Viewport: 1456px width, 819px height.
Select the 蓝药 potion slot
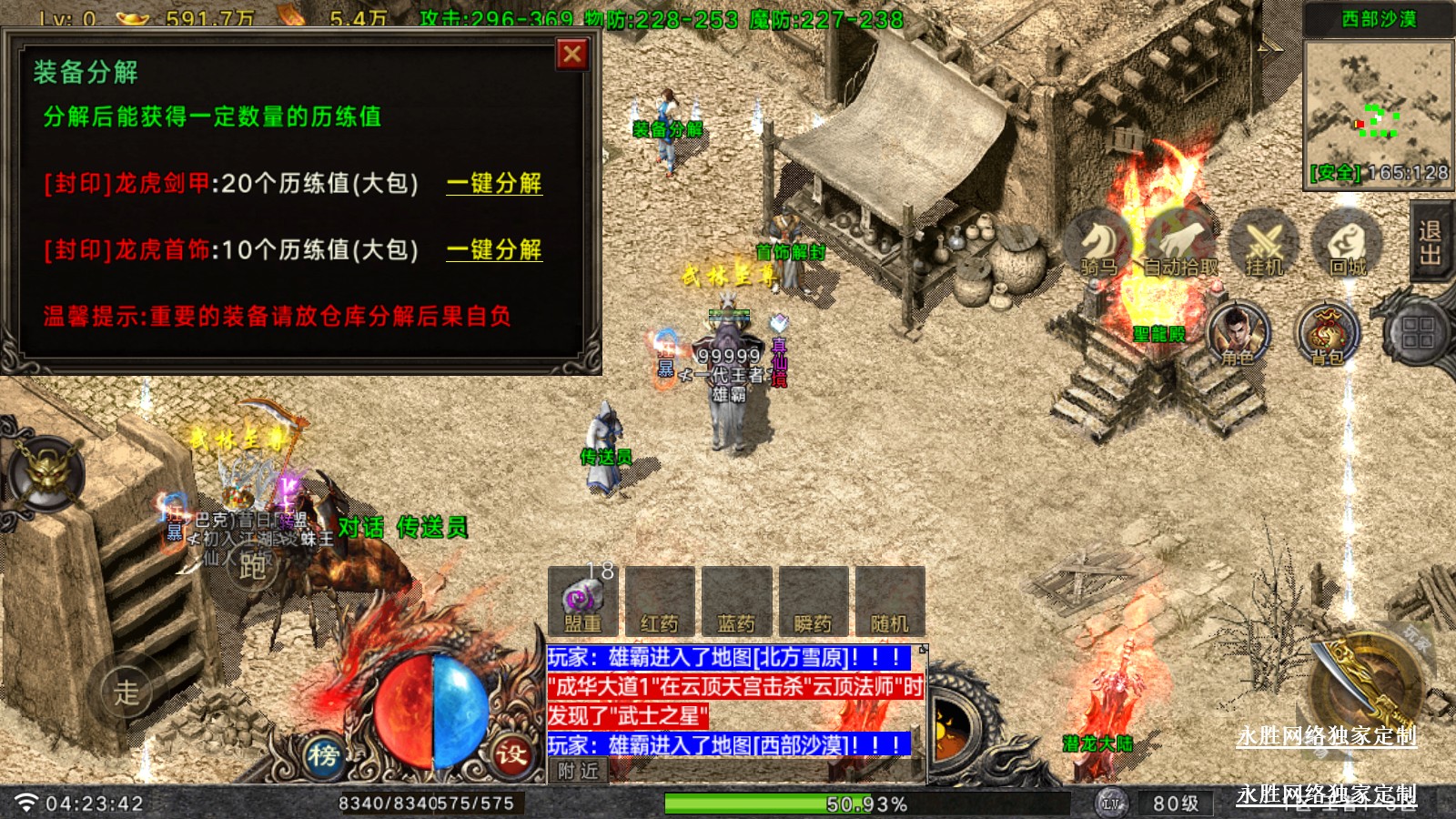736,601
